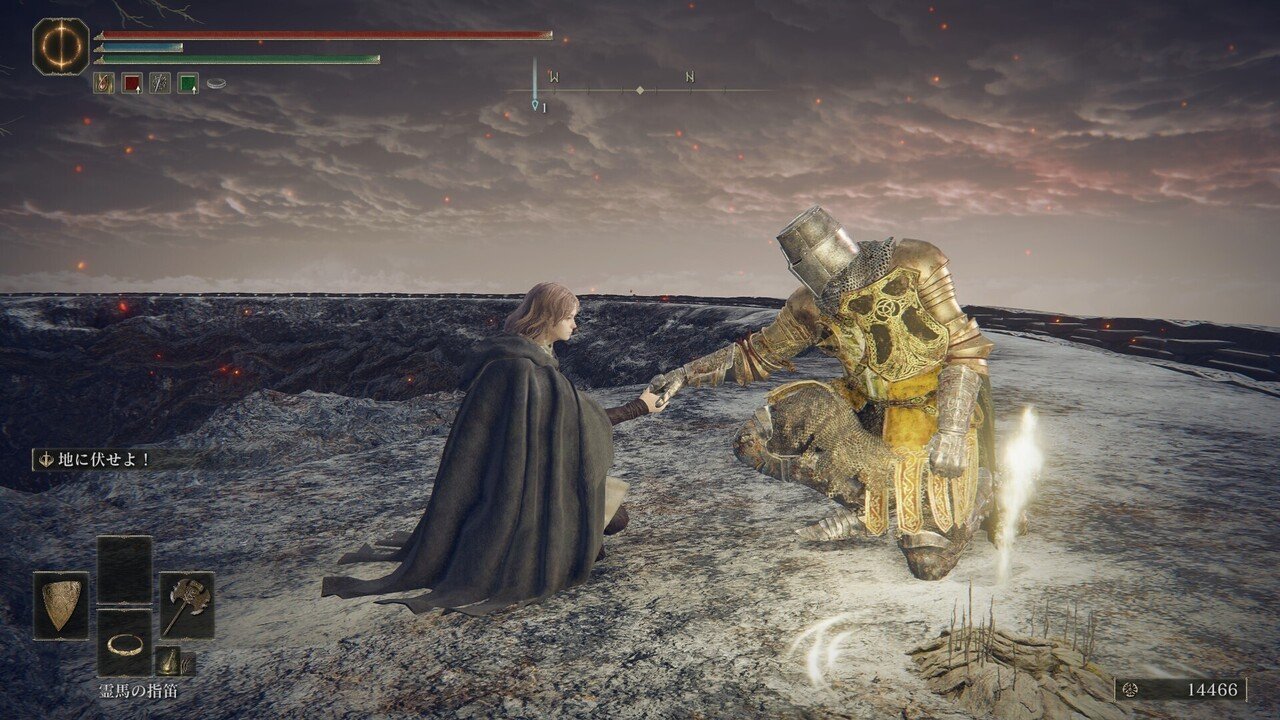Use the Spectral Steed Whistle ring item
The height and width of the screenshot is (720, 1280).
pyautogui.click(x=124, y=643)
